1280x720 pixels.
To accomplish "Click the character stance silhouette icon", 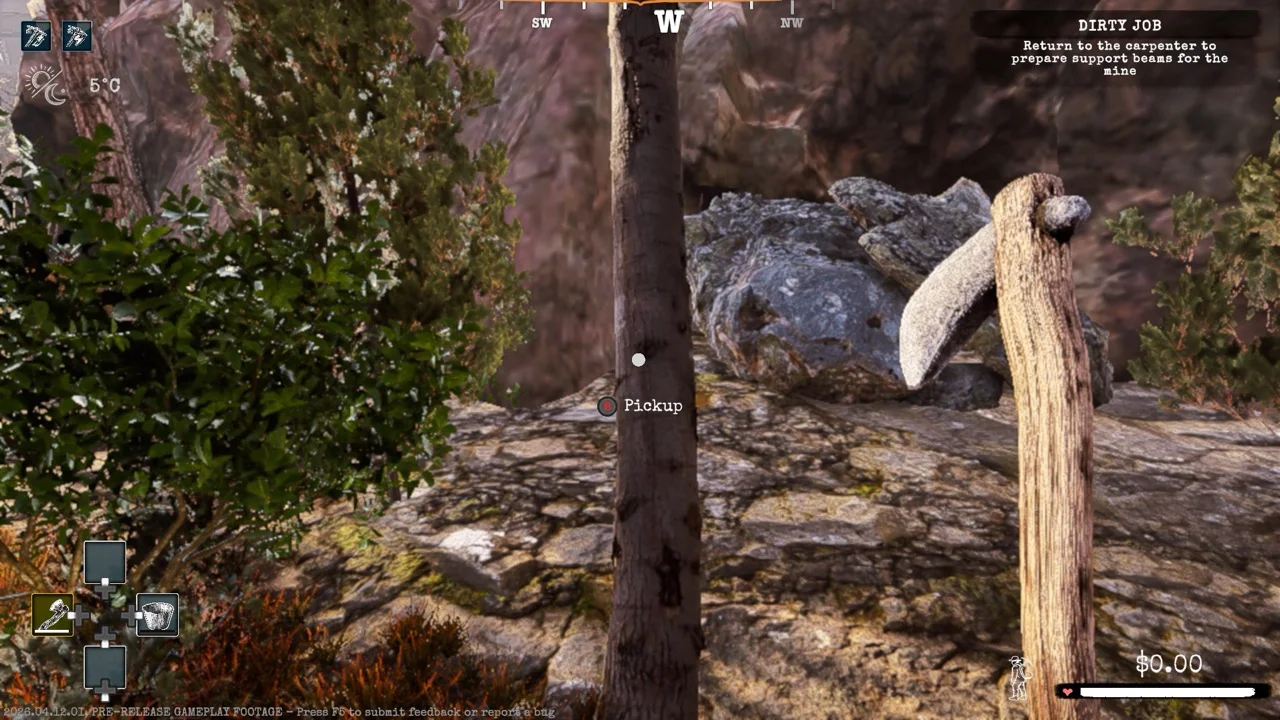I will [1019, 677].
